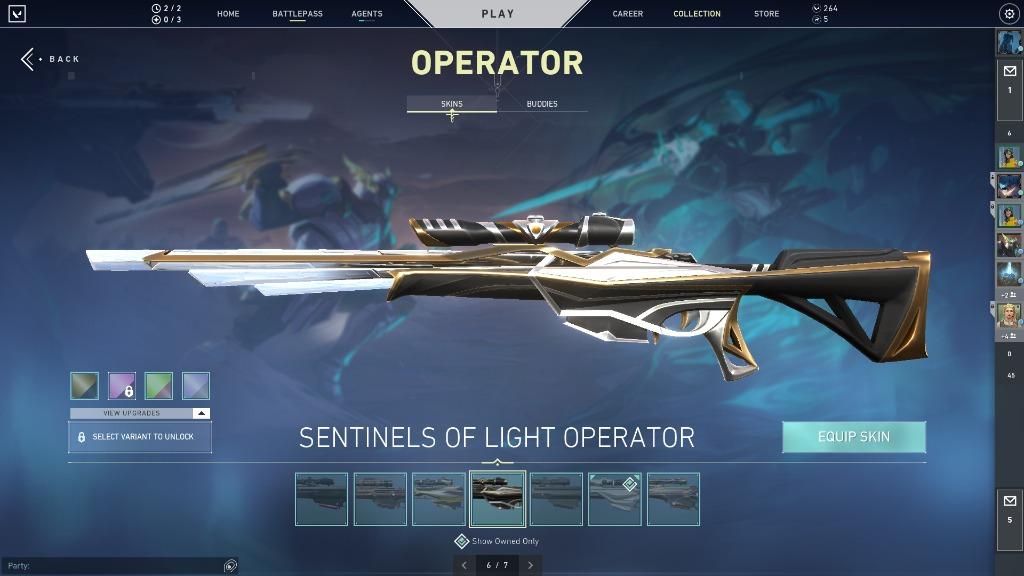Image resolution: width=1024 pixels, height=576 pixels.
Task: Open the Battlepass page
Action: click(297, 14)
